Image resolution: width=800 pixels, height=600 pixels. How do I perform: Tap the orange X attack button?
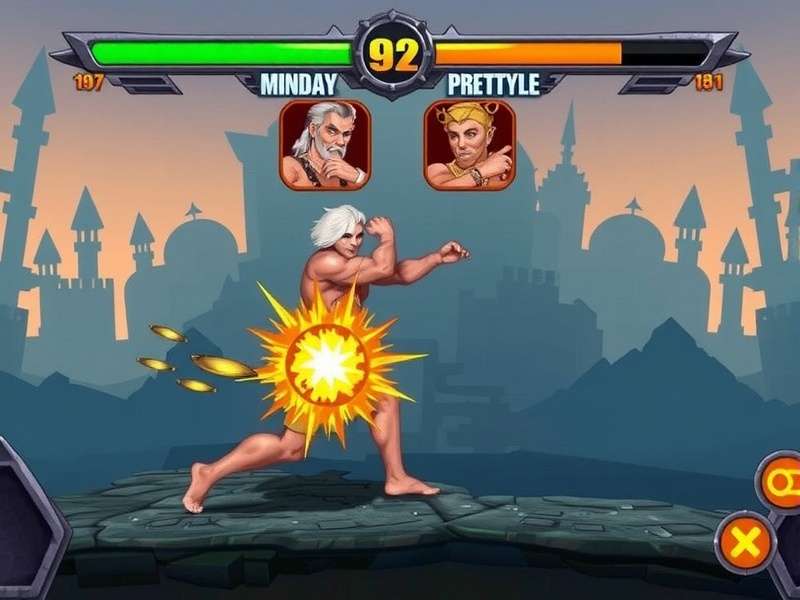click(x=744, y=543)
